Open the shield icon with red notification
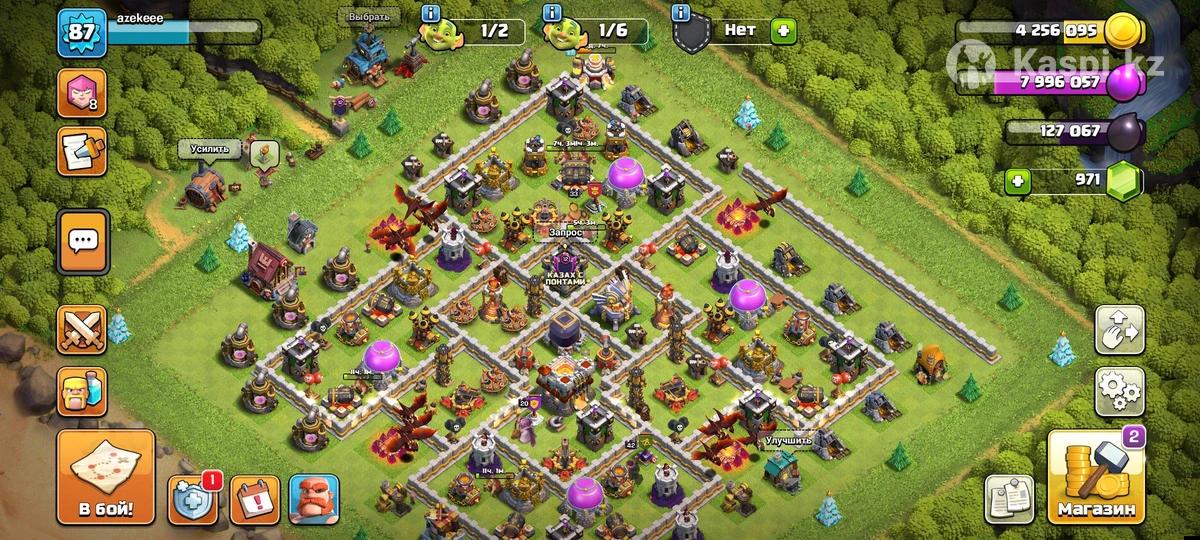The height and width of the screenshot is (540, 1200). (192, 499)
